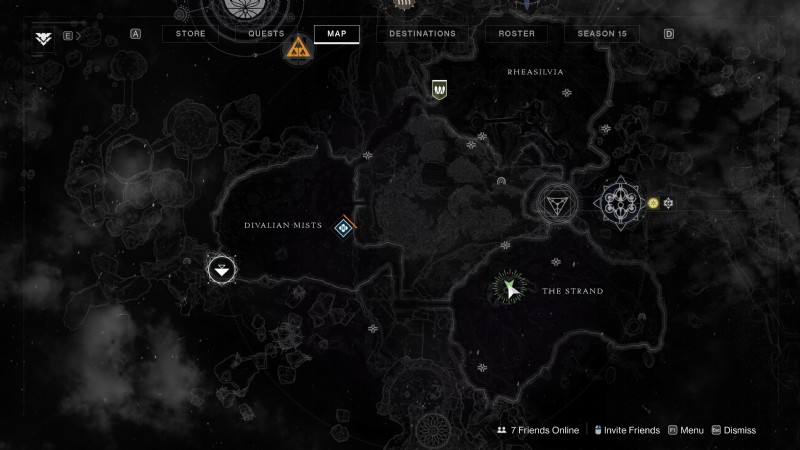Open the Roster tab
The image size is (800, 450).
pyautogui.click(x=516, y=34)
